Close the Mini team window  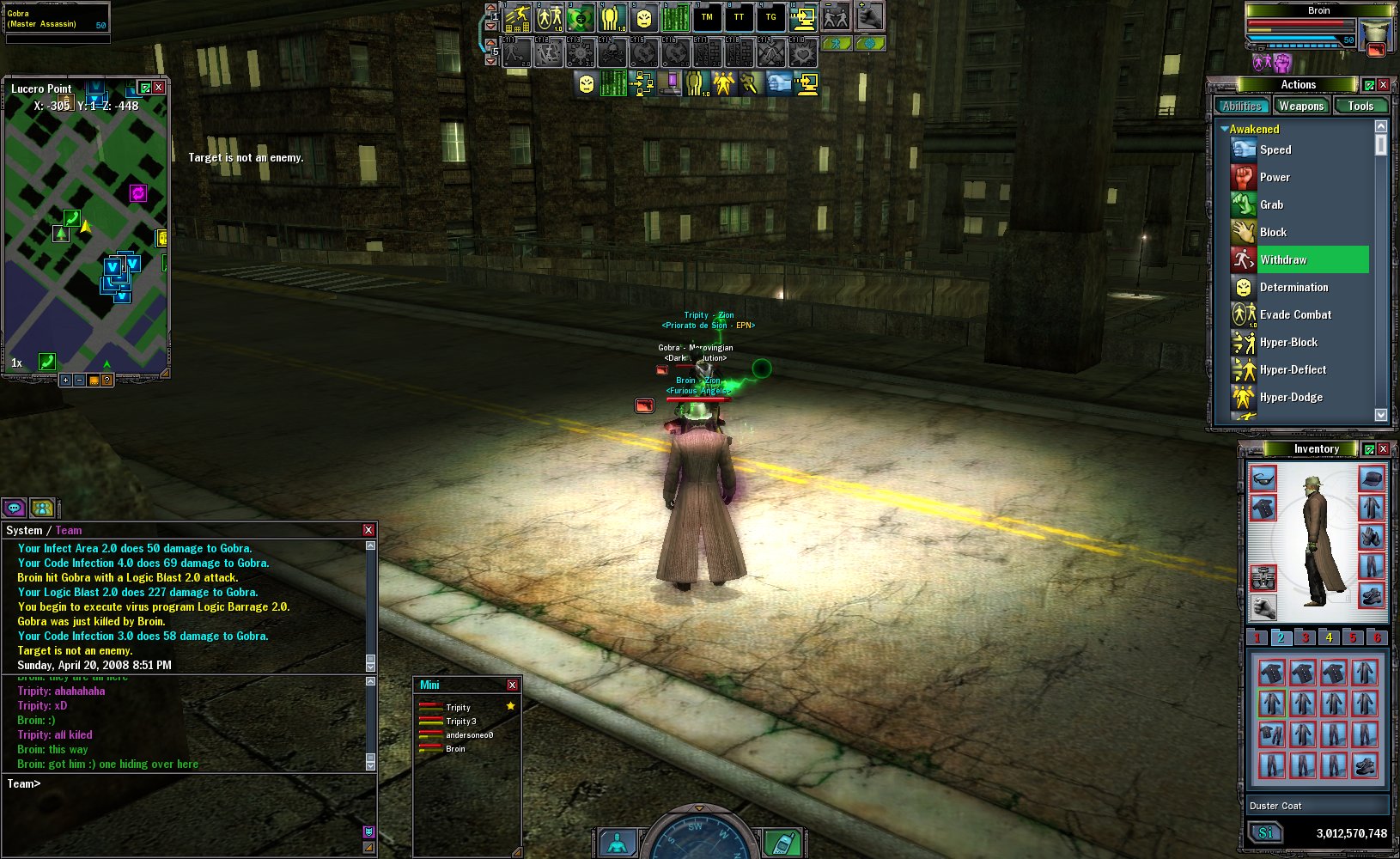coord(512,685)
